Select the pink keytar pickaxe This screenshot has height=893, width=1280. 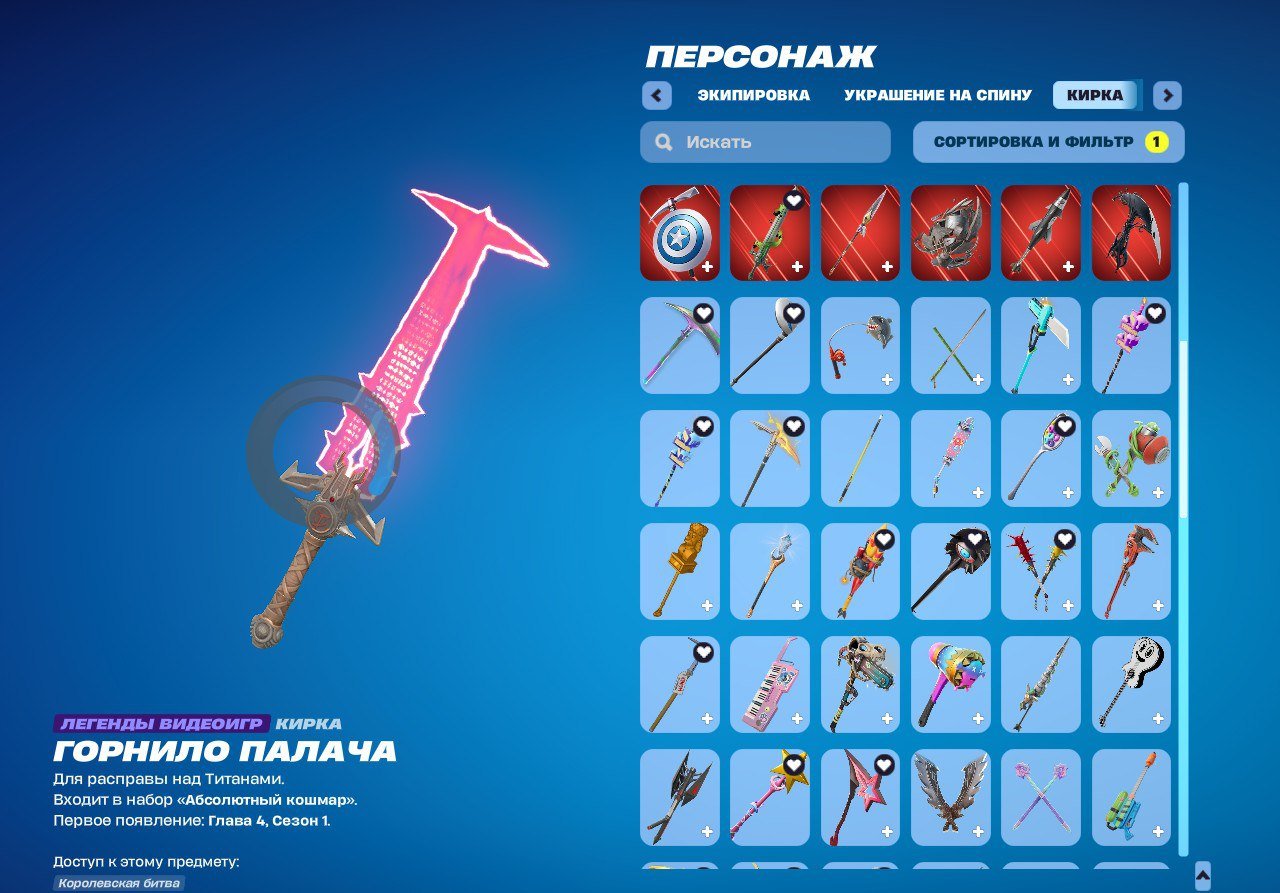769,684
